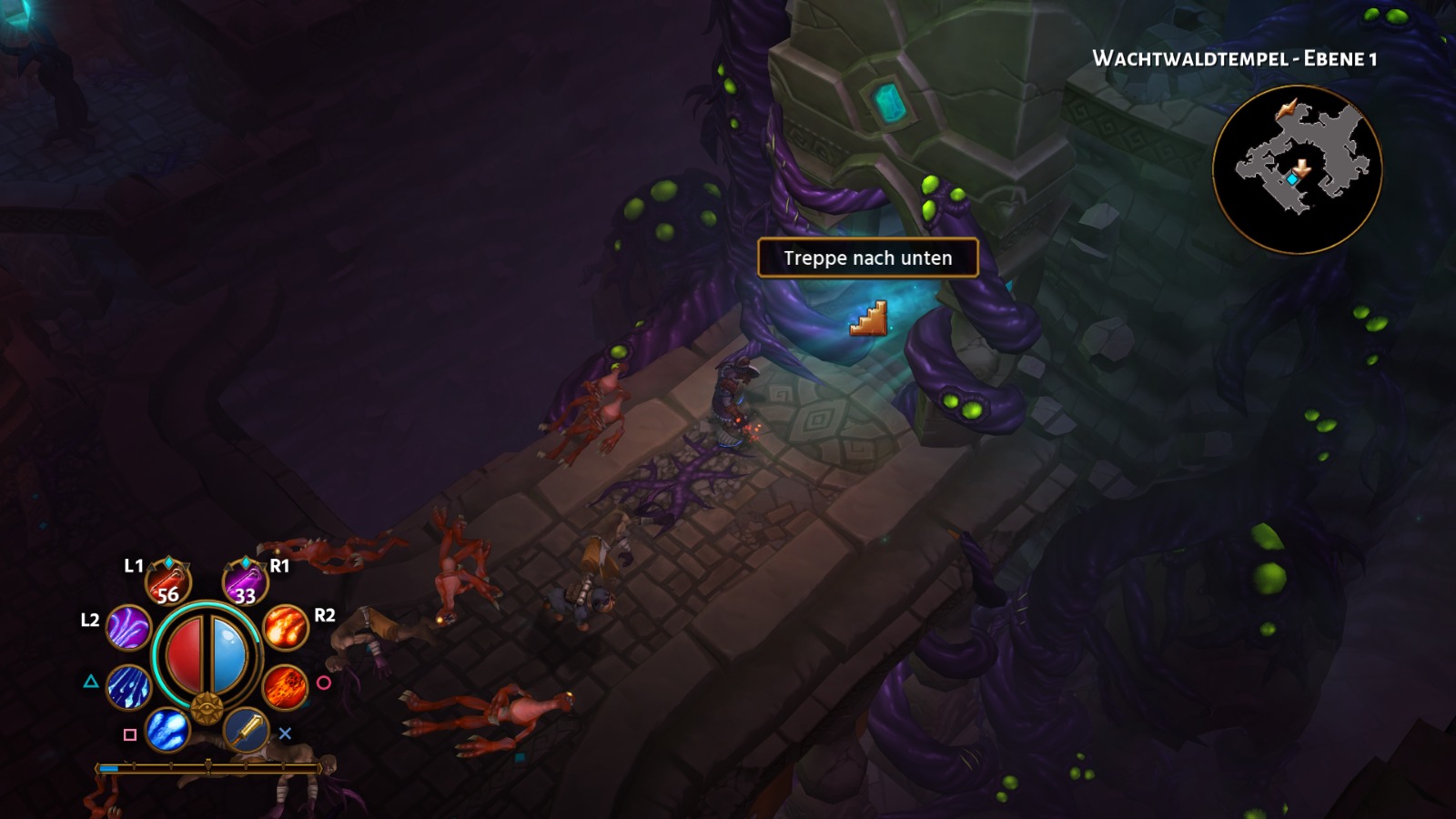The width and height of the screenshot is (1456, 819).
Task: Click the golden eye emblem below the orbs
Action: (207, 707)
